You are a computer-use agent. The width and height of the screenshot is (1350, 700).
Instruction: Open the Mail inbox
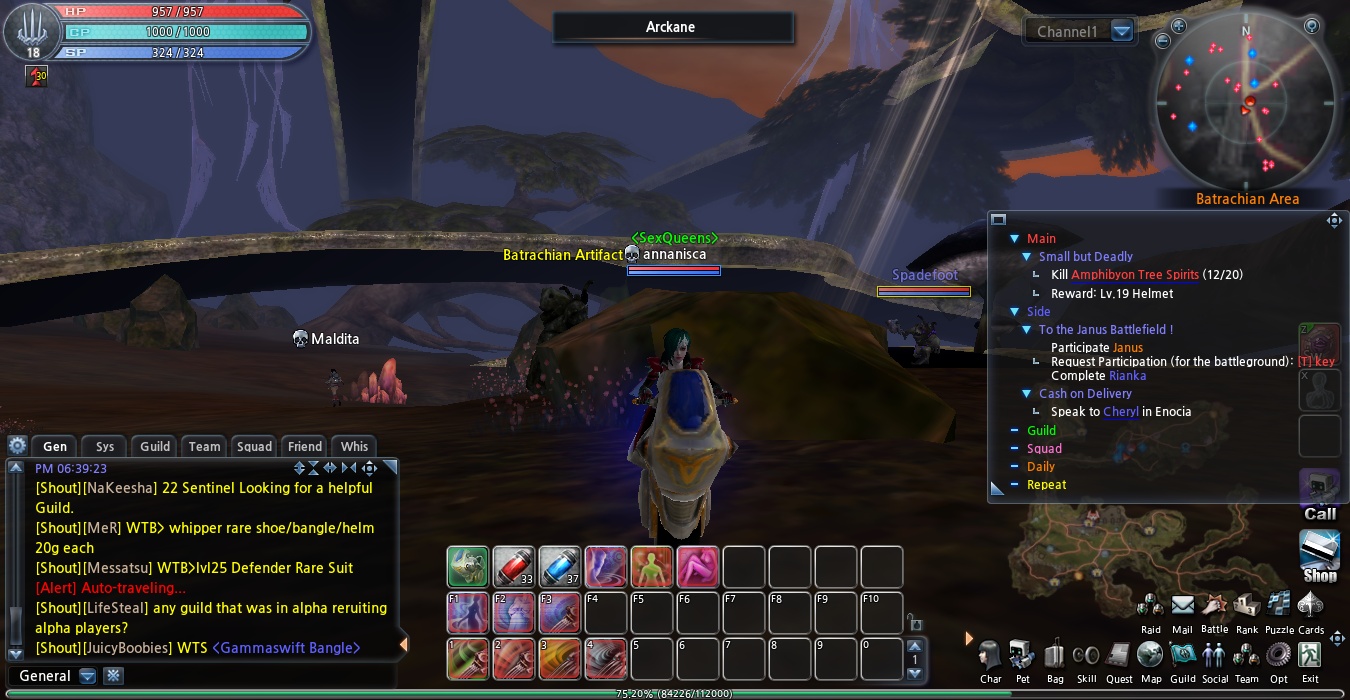[x=1182, y=607]
